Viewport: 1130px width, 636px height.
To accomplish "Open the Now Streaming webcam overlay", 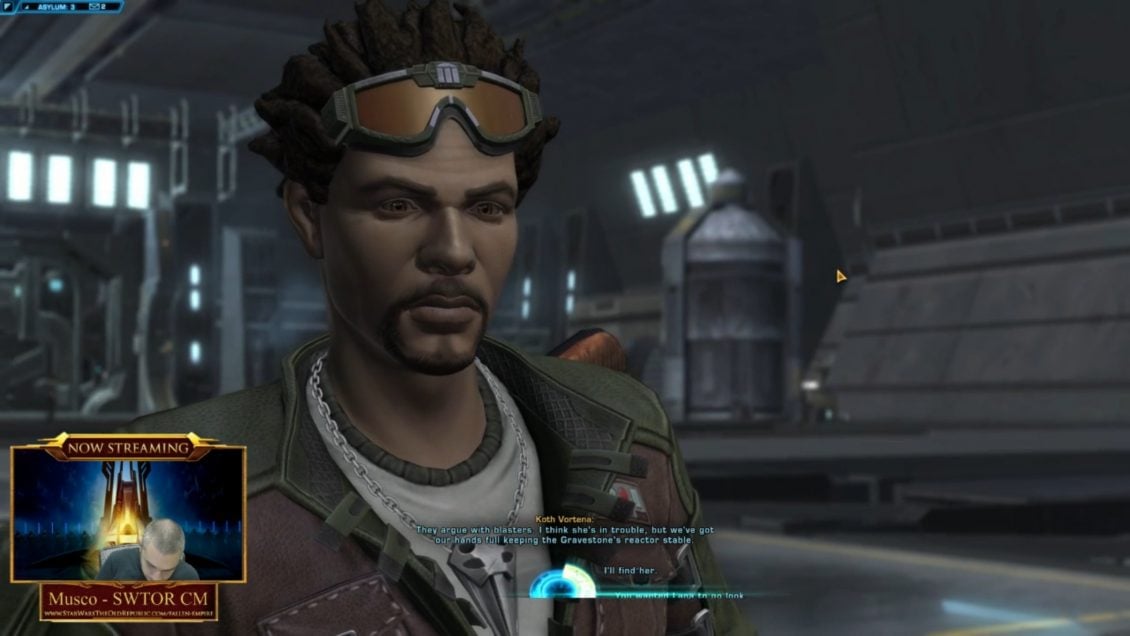I will click(128, 514).
